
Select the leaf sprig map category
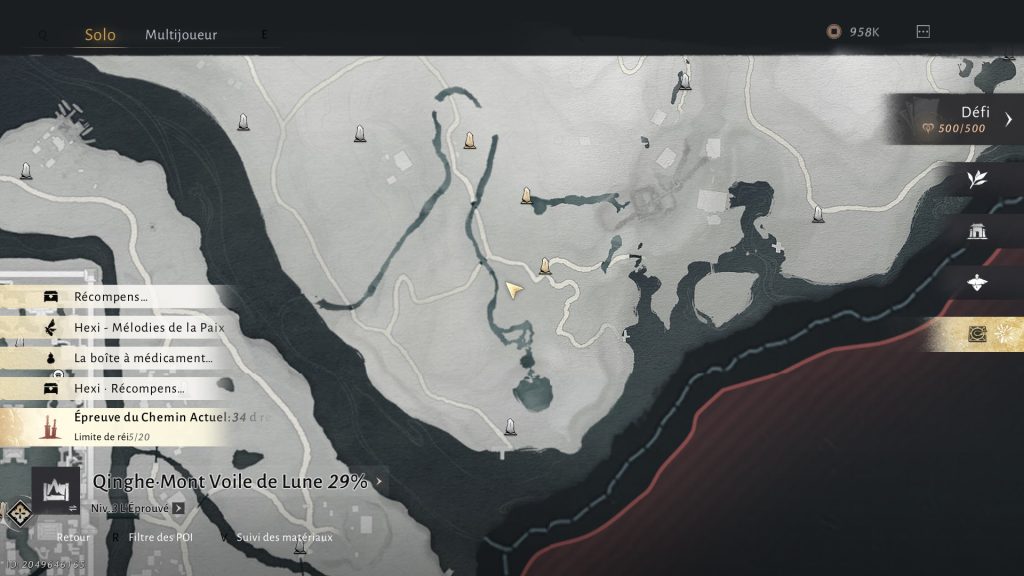tap(977, 180)
